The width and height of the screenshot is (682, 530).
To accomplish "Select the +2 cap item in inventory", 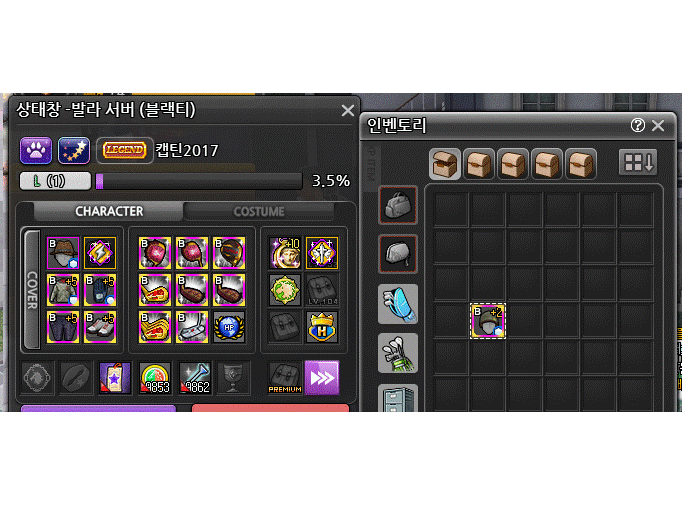I will click(x=488, y=322).
